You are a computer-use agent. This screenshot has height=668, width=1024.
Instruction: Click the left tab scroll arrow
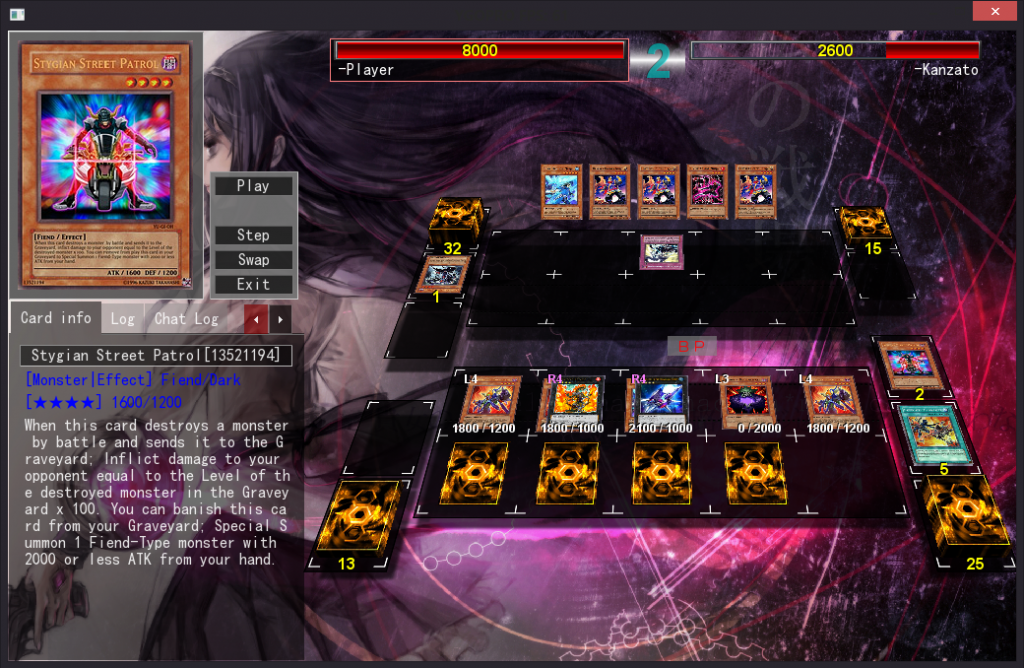point(257,319)
